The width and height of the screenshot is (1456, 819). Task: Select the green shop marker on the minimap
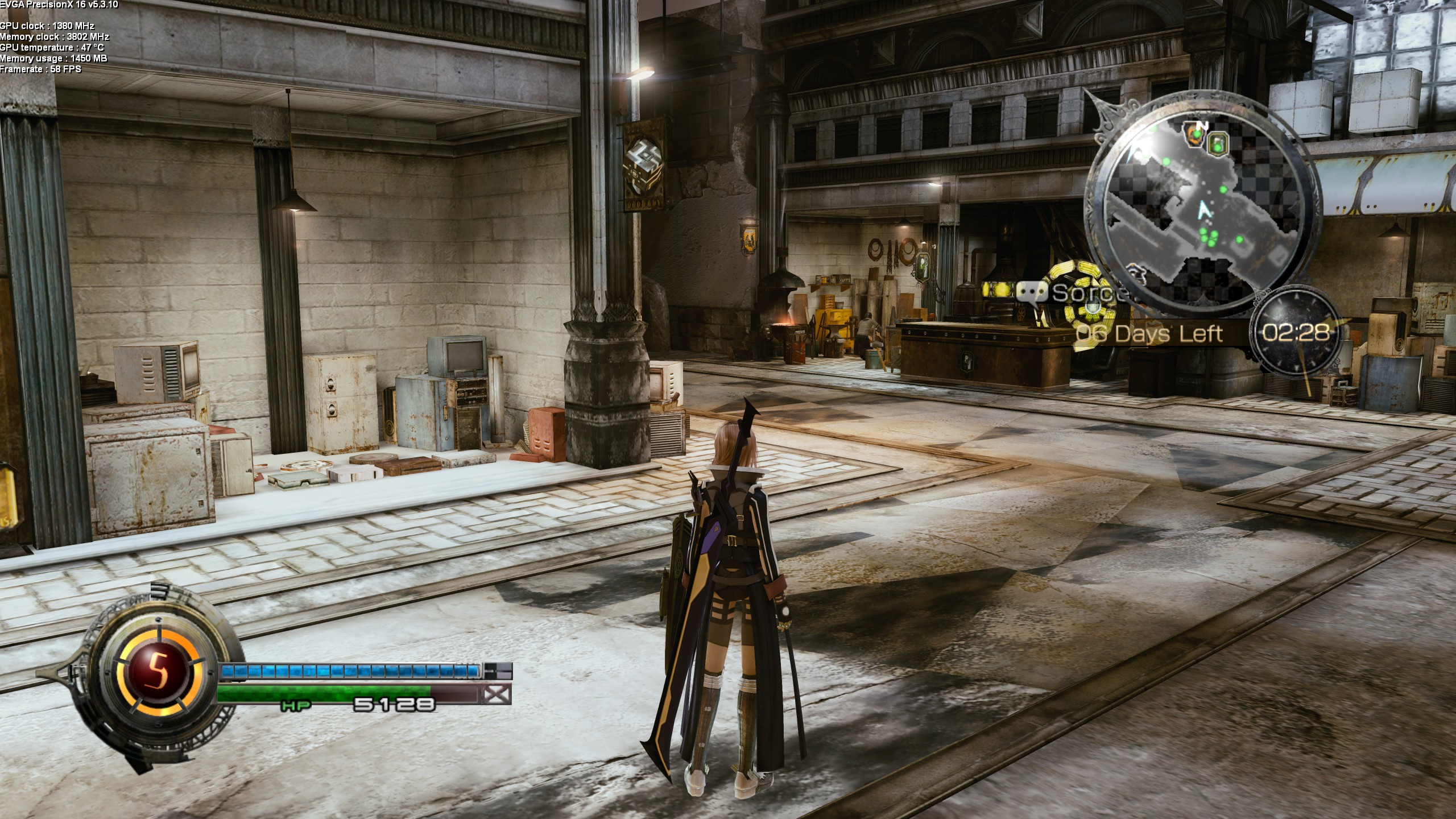1218,144
